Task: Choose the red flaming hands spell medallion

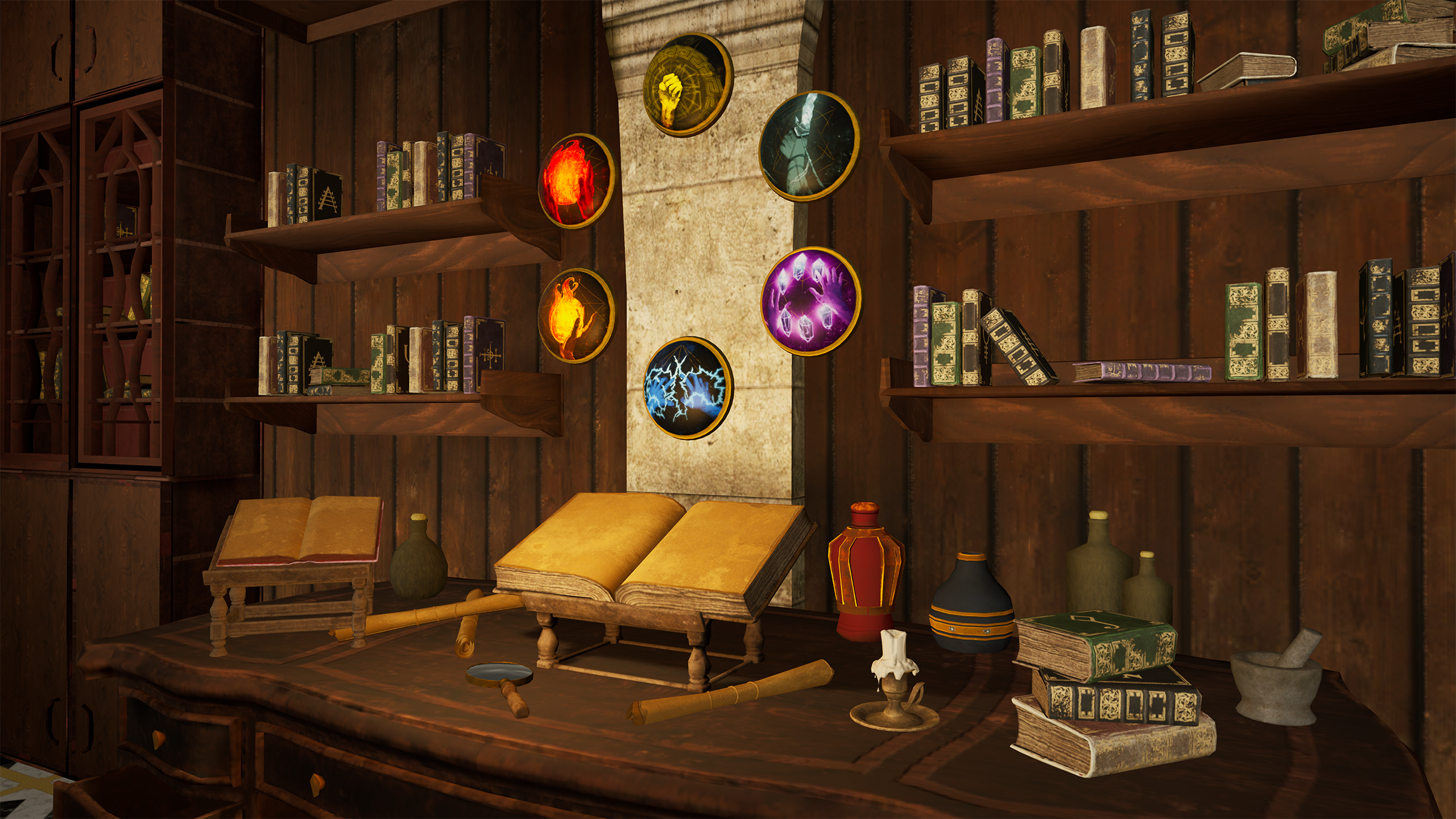Action: (x=576, y=181)
